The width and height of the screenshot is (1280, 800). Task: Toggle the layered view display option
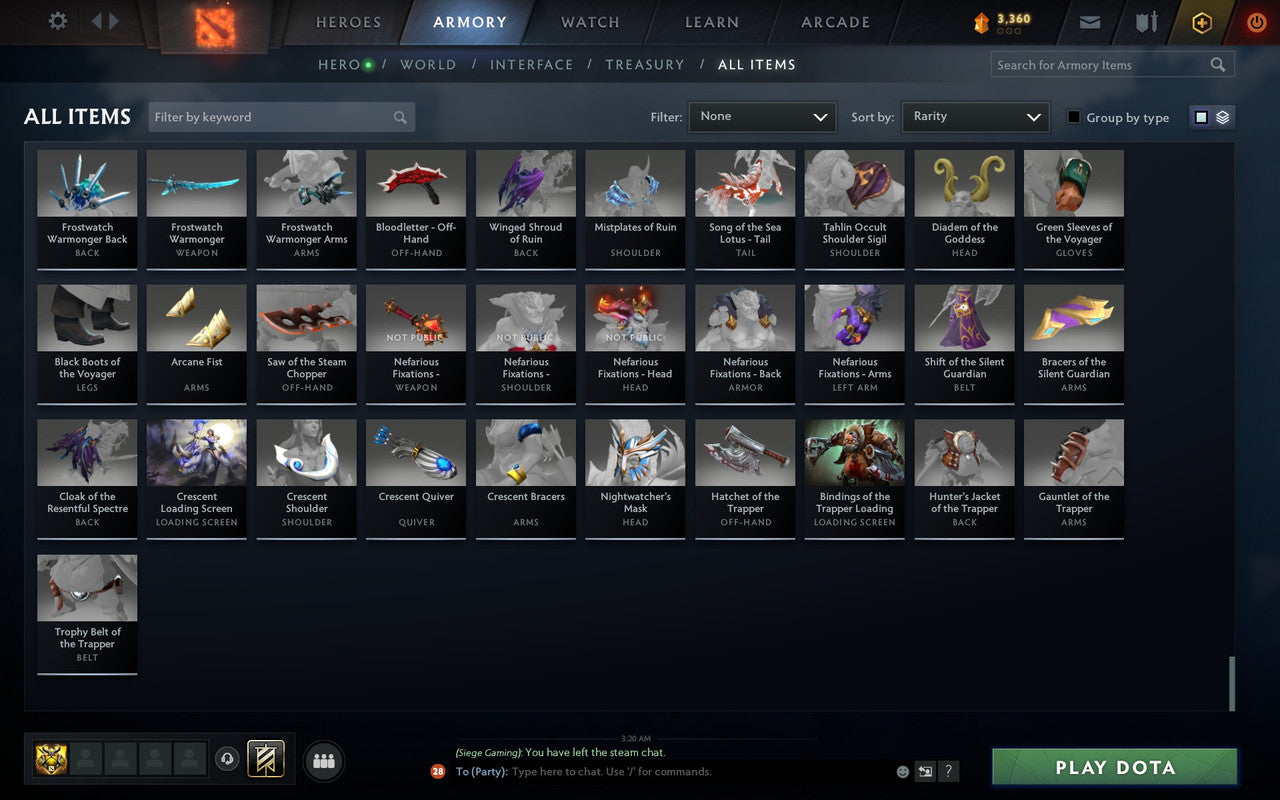[x=1222, y=116]
